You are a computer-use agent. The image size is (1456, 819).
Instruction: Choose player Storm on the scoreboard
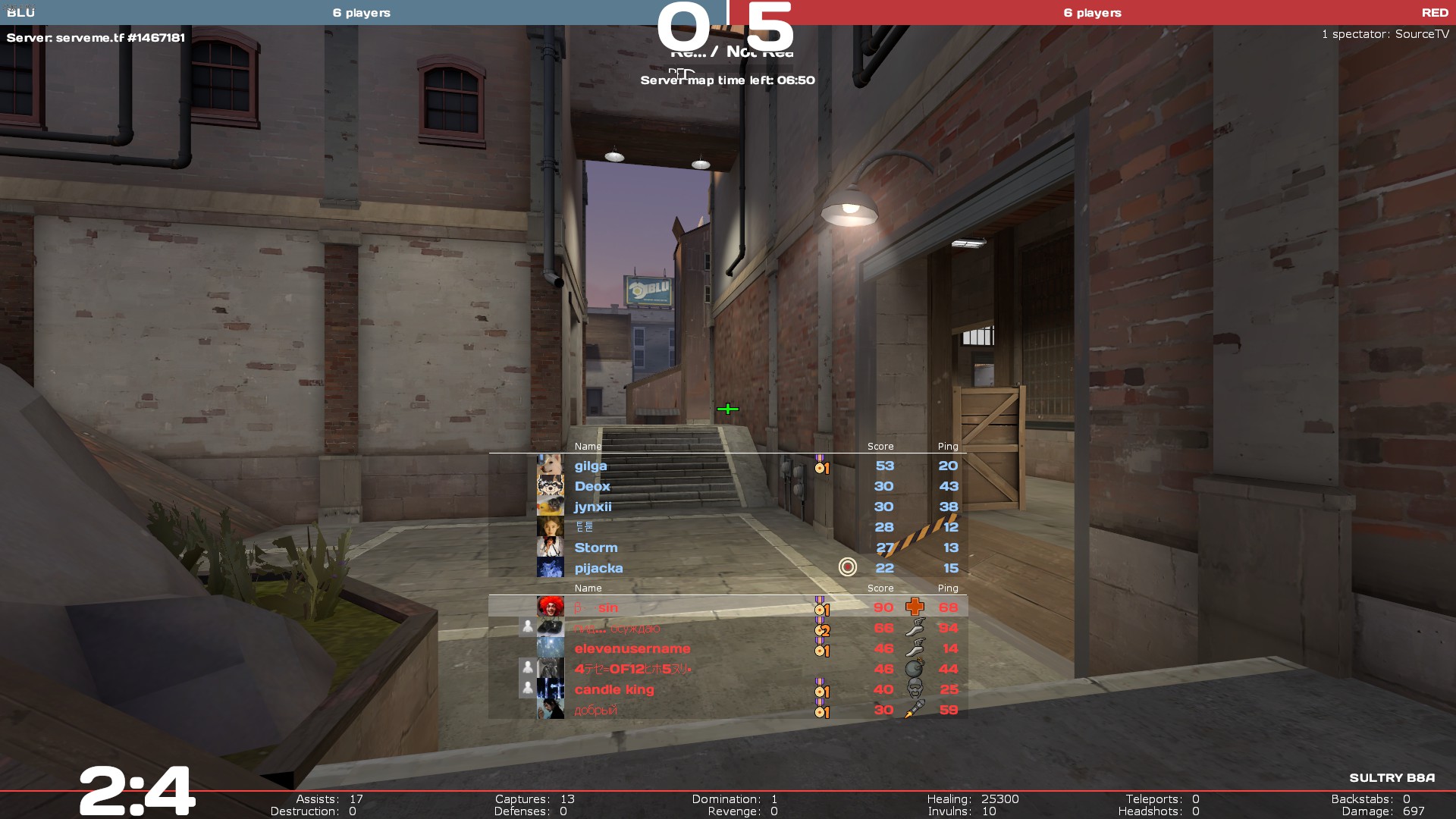click(596, 548)
